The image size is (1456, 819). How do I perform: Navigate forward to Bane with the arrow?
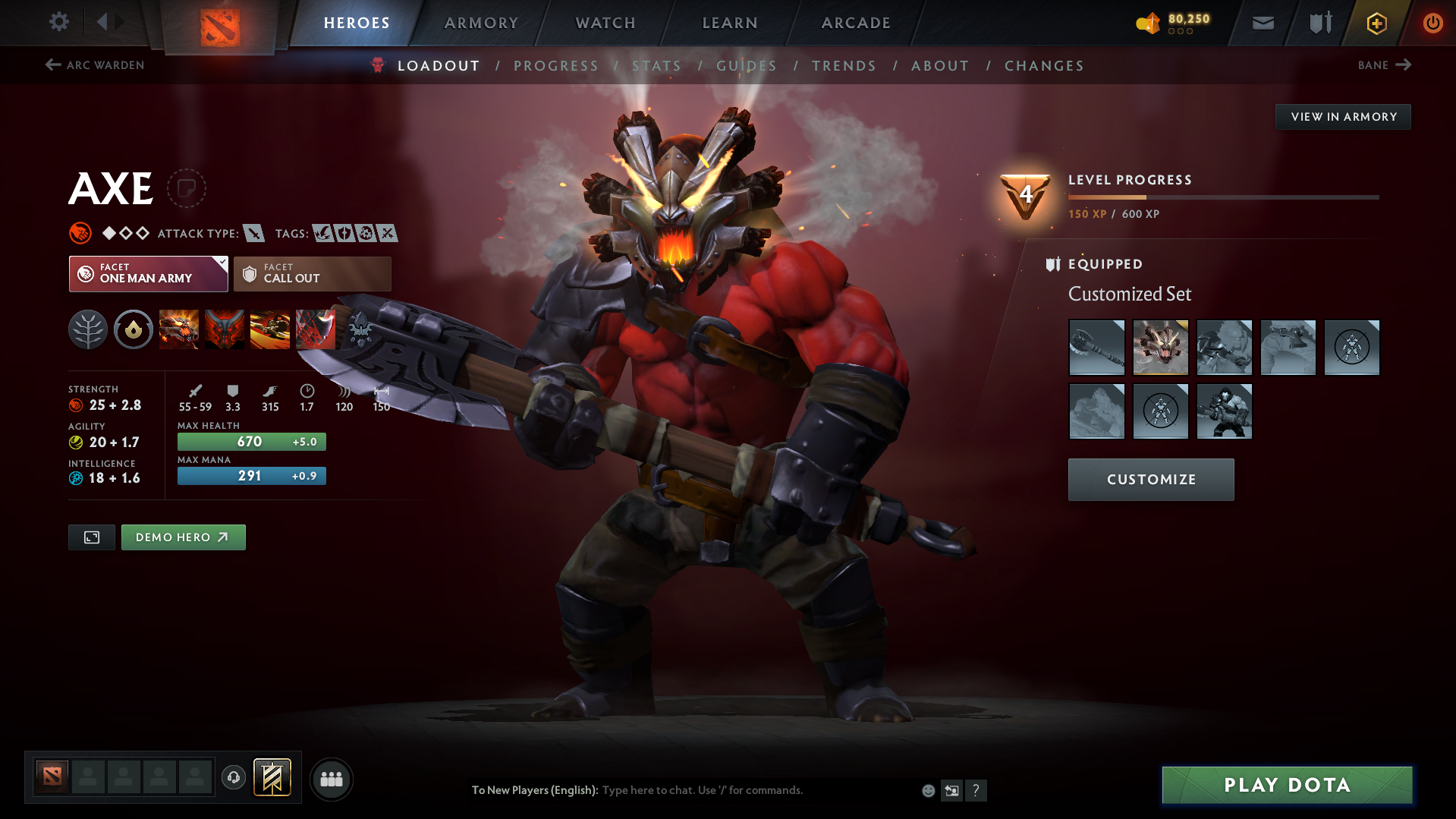[1405, 65]
